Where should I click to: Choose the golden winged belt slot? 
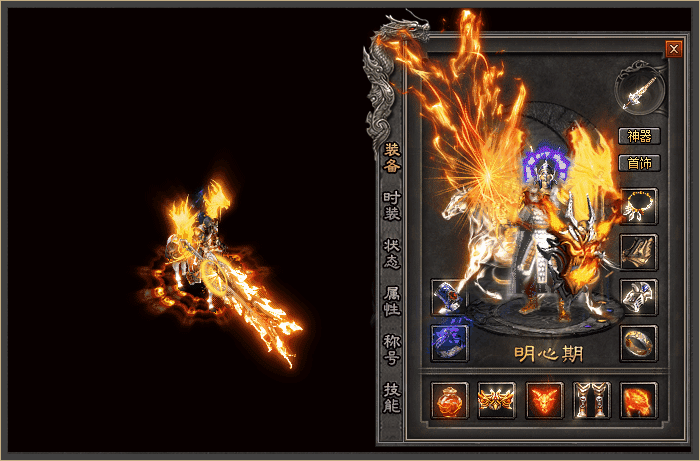(x=496, y=400)
